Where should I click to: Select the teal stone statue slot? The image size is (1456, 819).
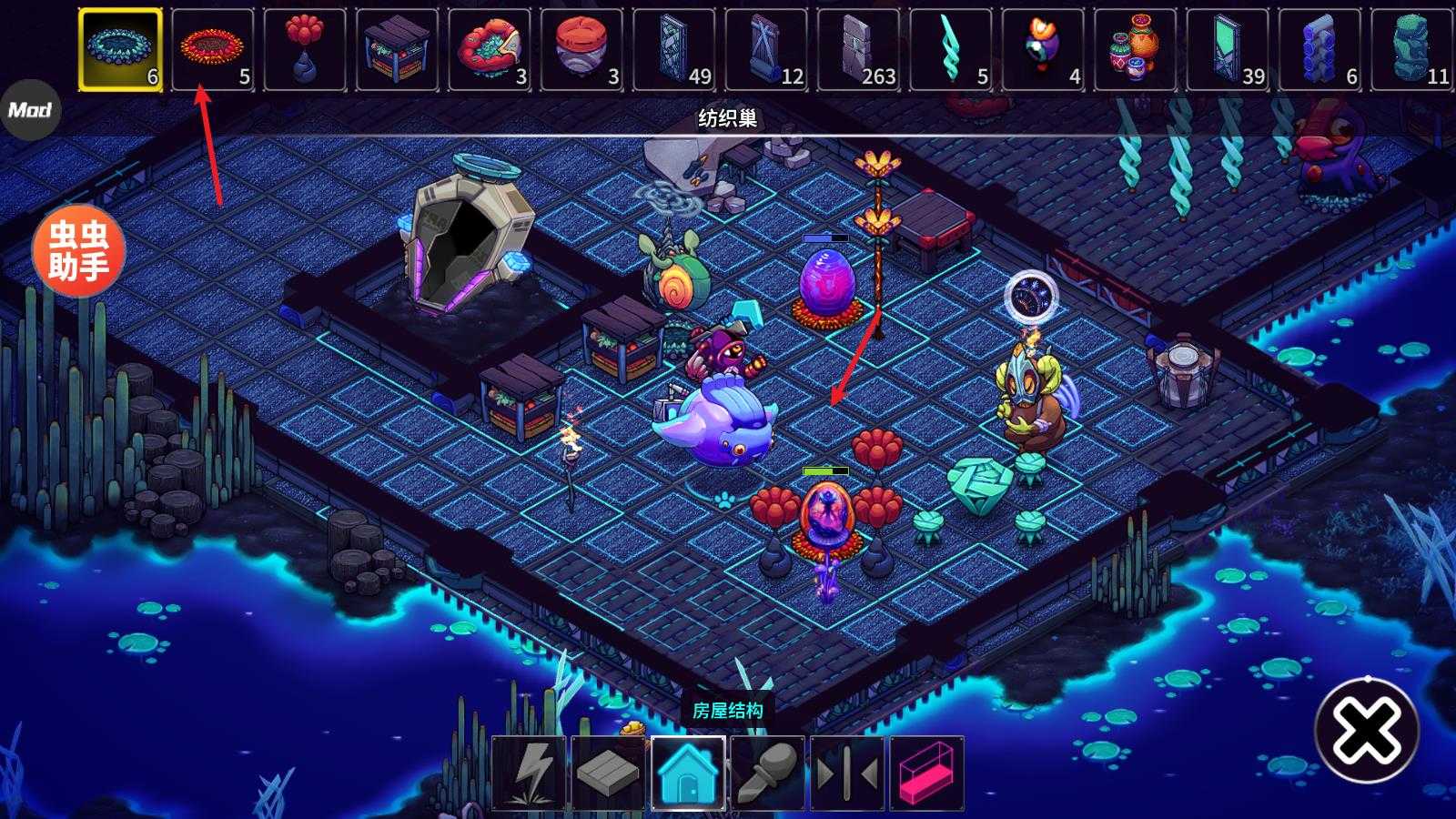pyautogui.click(x=1411, y=49)
